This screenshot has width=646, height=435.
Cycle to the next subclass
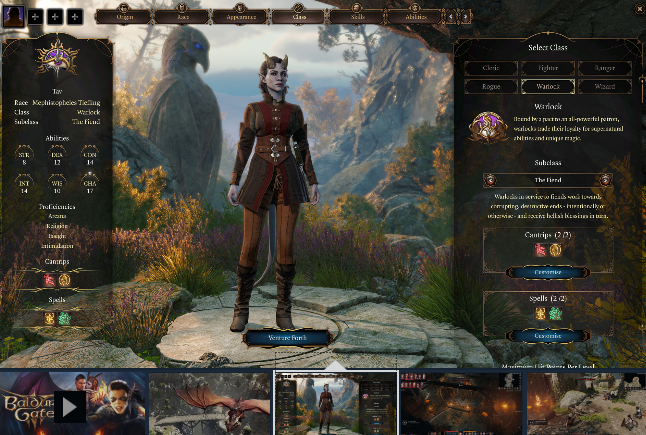point(607,180)
